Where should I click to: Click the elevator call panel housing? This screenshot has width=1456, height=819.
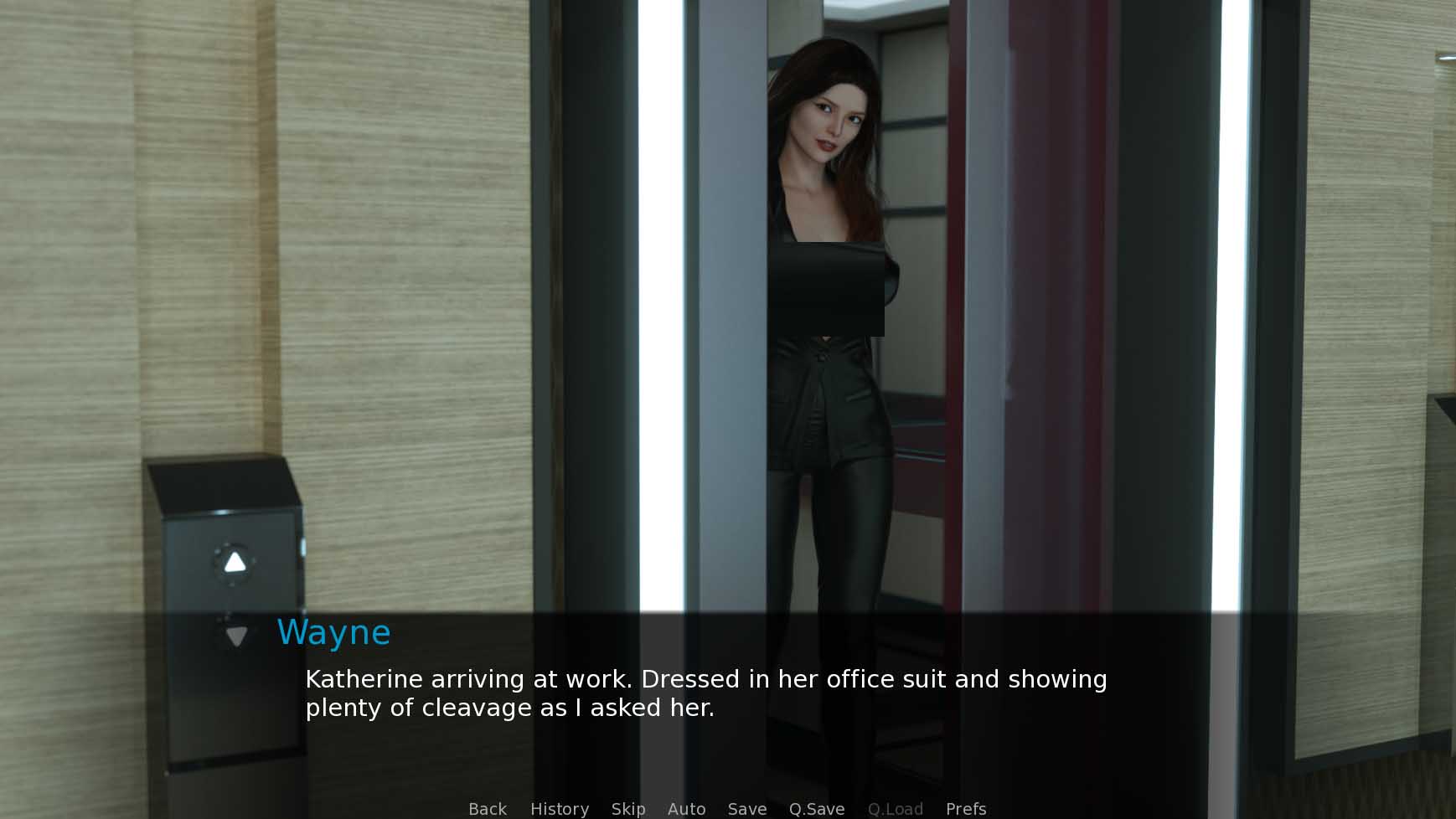226,544
